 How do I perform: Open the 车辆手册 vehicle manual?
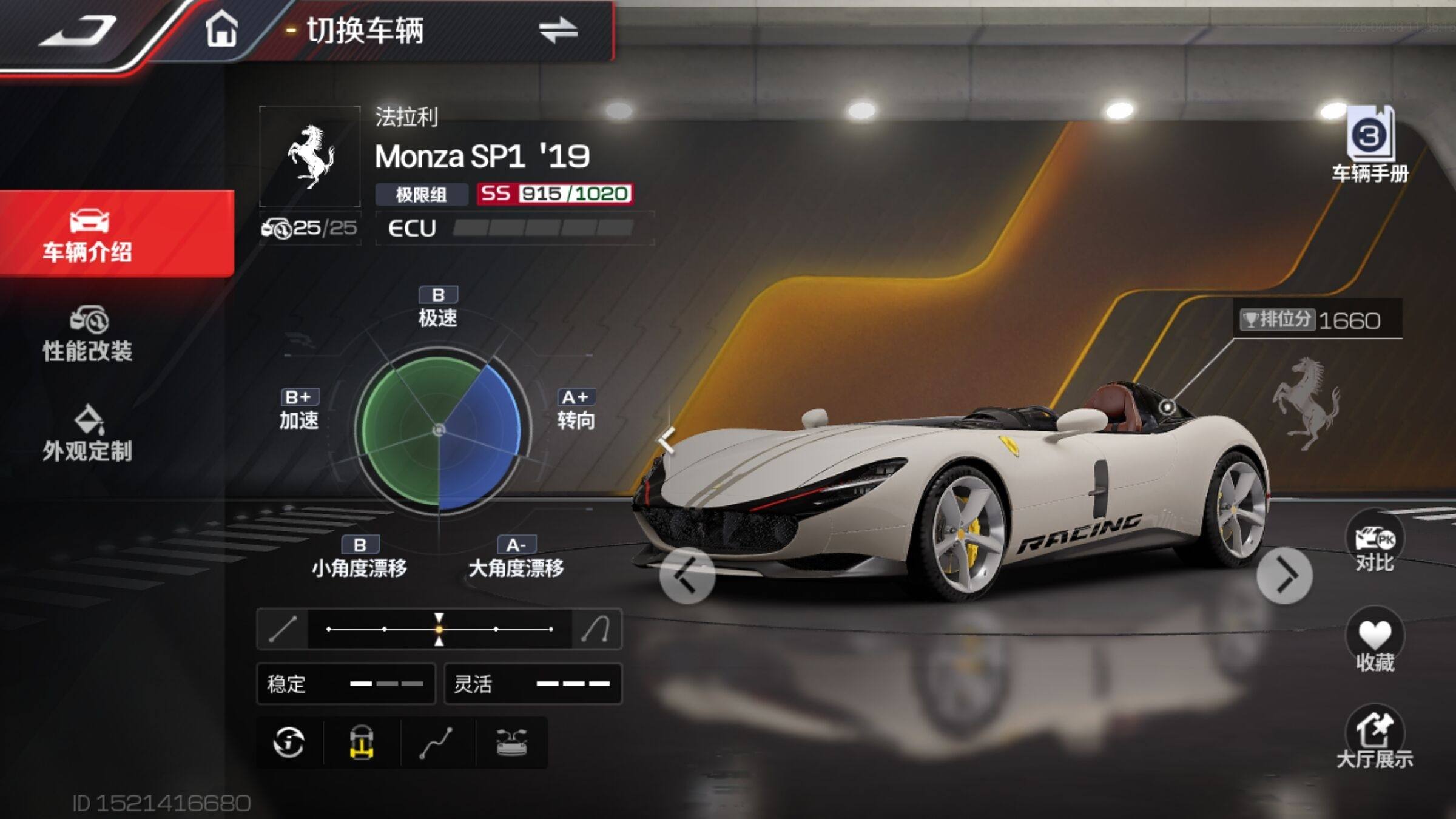(x=1370, y=146)
